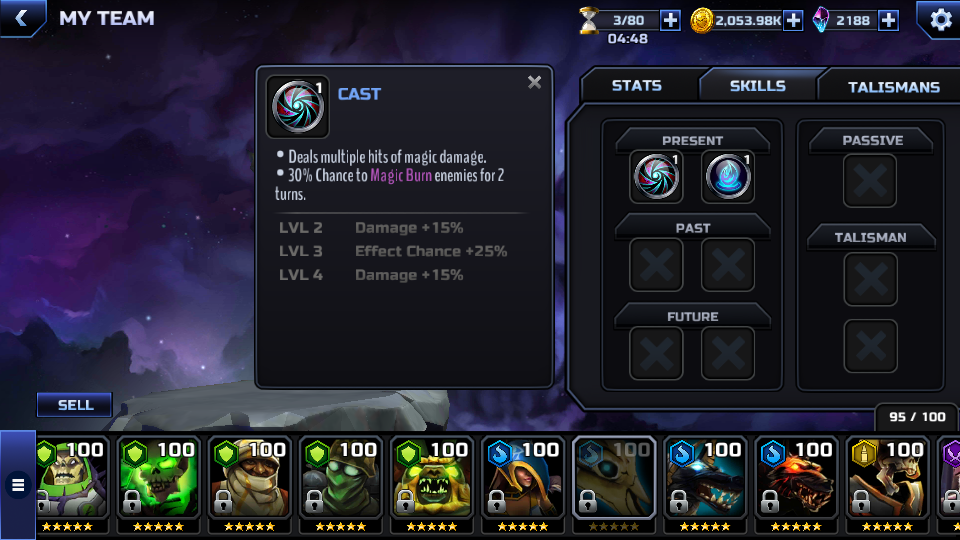Screen dimensions: 960x540
Task: Go back using the arrow button
Action: [21, 18]
